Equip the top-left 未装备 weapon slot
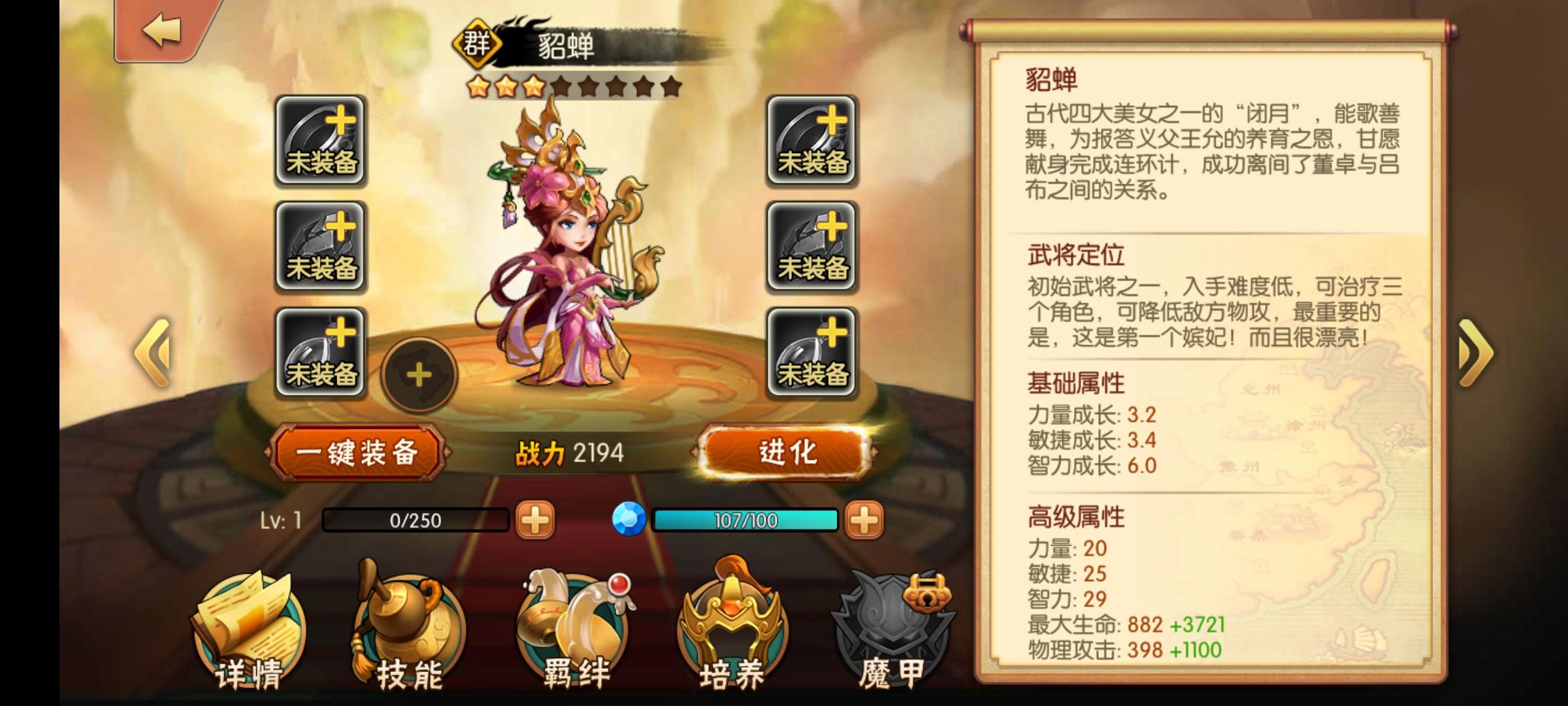 pos(321,141)
